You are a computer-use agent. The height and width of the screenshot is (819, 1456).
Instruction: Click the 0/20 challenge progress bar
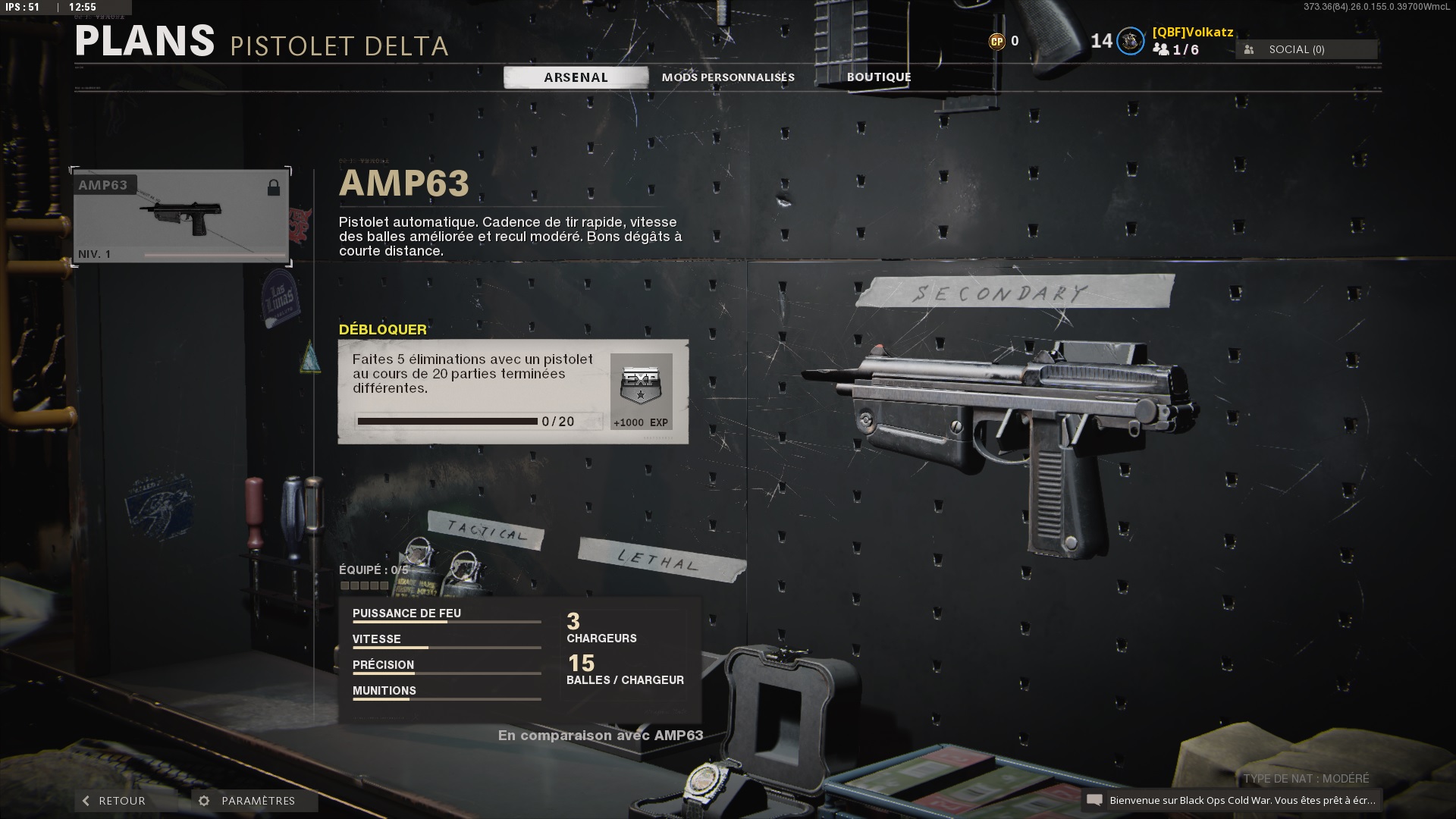click(447, 420)
